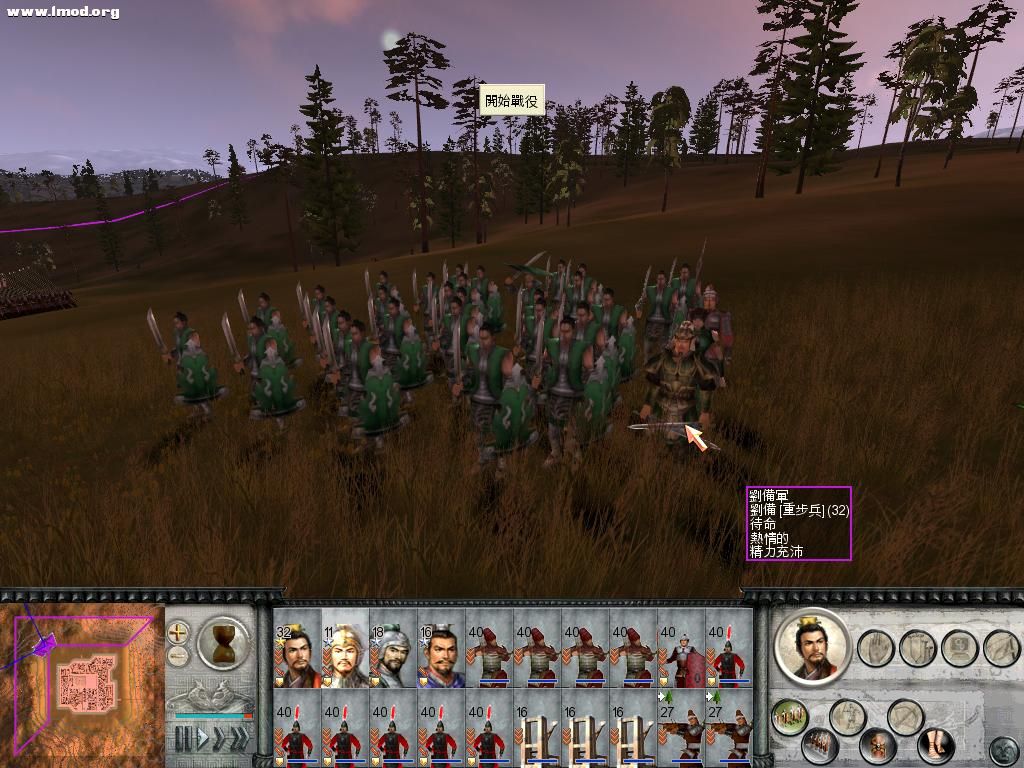Screen dimensions: 1024x768
Task: Pause the battle speed
Action: point(183,739)
